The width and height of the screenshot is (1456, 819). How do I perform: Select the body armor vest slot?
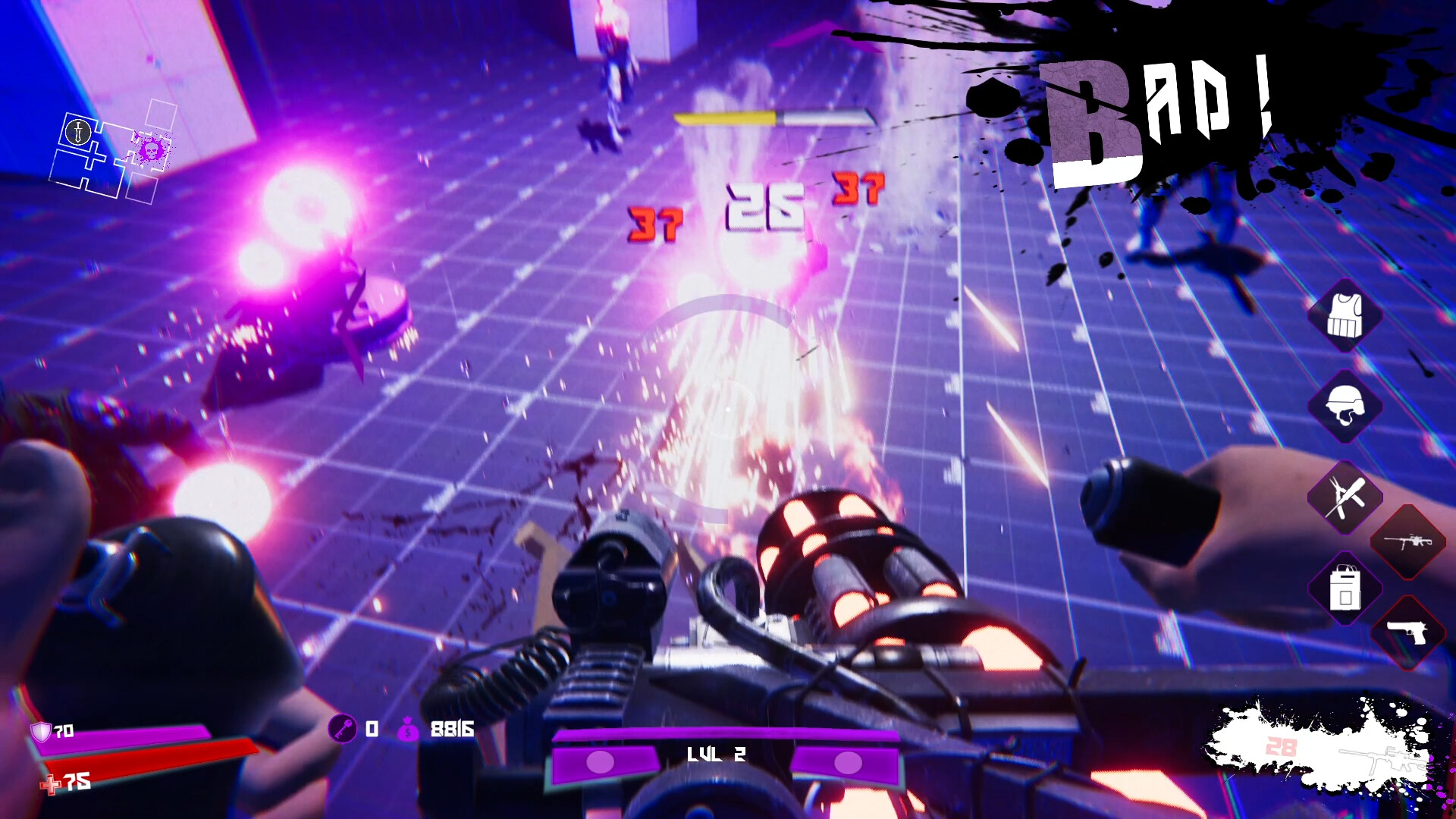1345,315
